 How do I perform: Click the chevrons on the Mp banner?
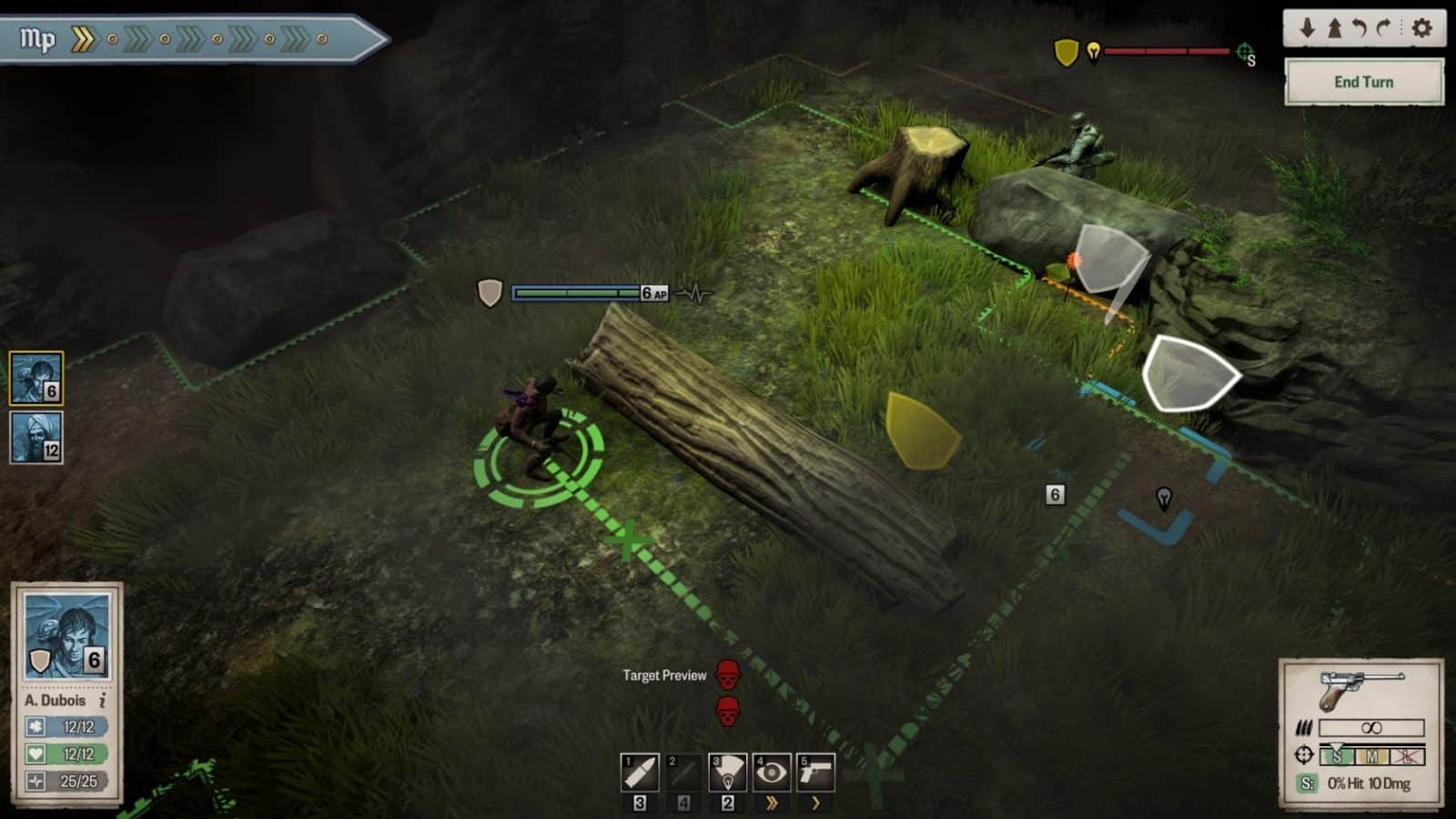(x=85, y=38)
